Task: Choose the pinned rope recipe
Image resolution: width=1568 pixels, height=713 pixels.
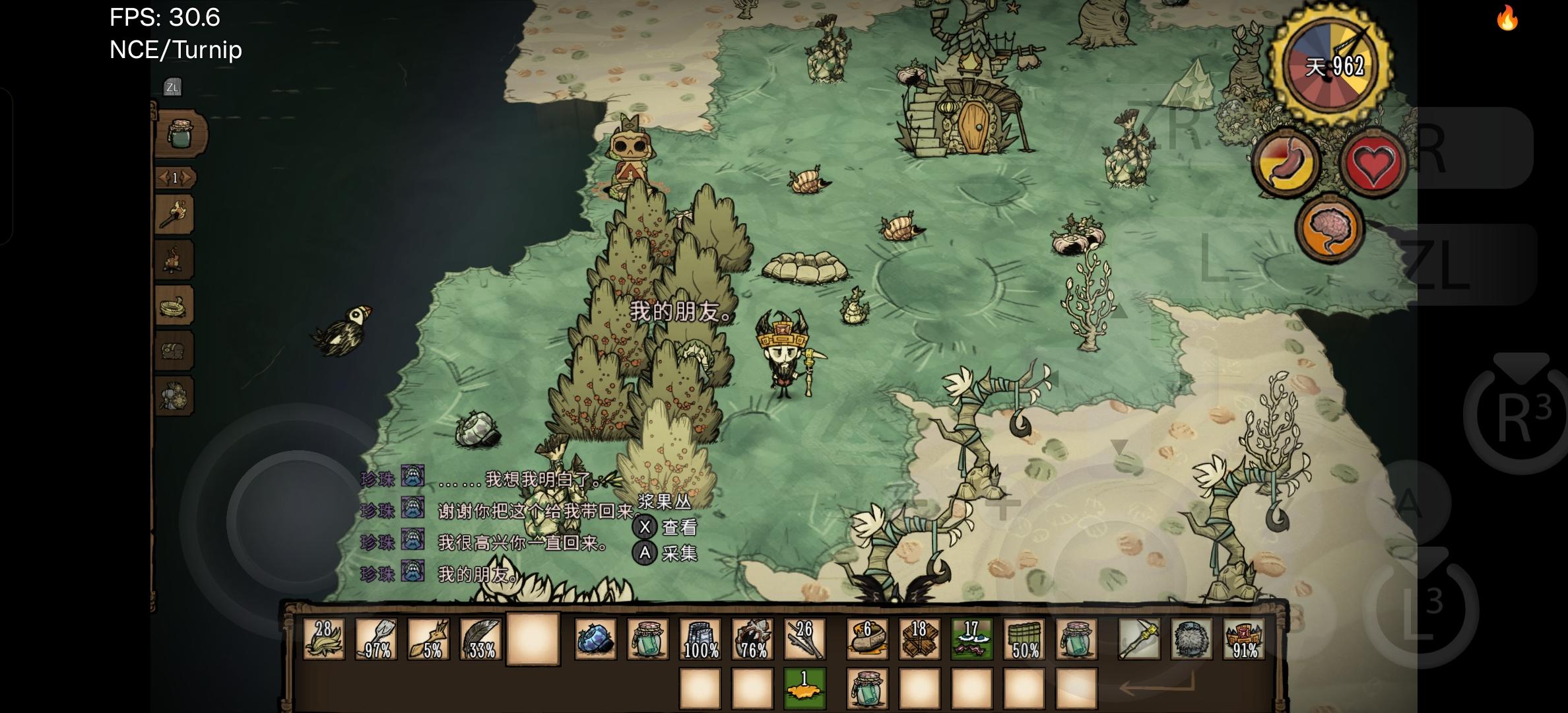Action: [175, 306]
